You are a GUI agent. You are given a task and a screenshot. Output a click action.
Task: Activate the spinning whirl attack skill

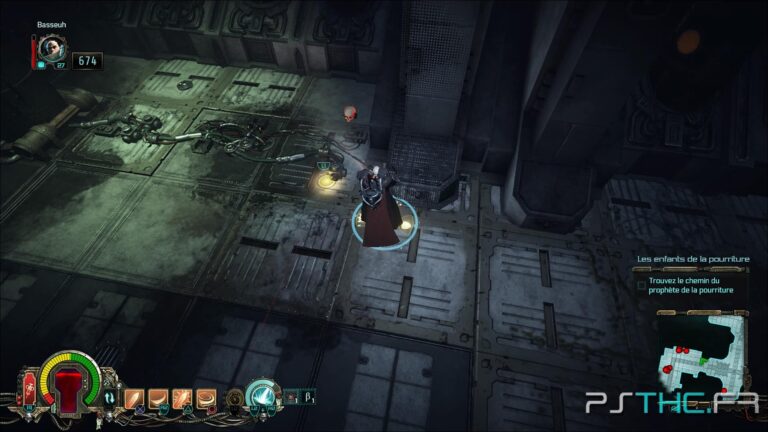click(x=206, y=399)
